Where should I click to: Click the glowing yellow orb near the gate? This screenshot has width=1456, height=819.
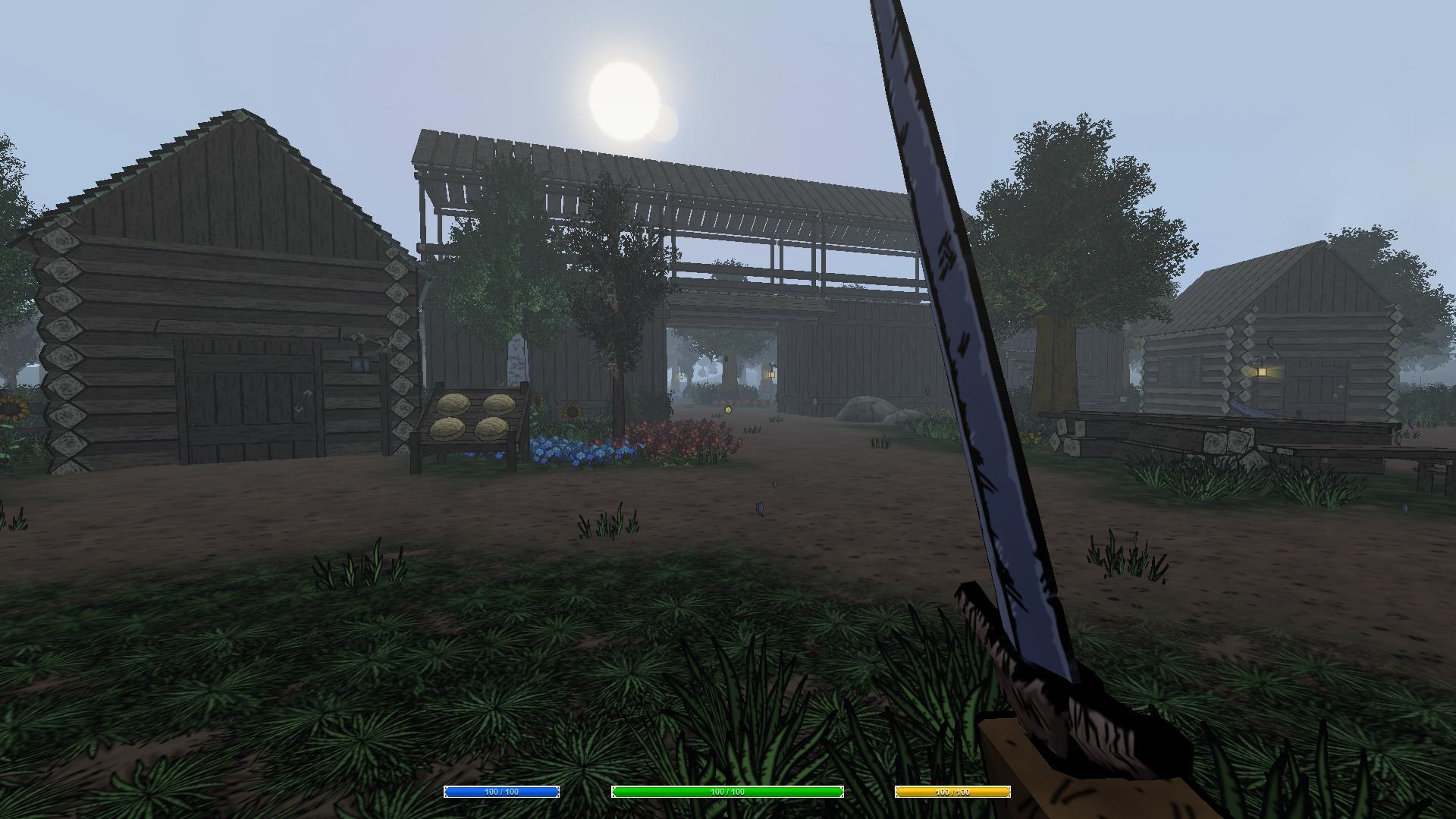729,409
